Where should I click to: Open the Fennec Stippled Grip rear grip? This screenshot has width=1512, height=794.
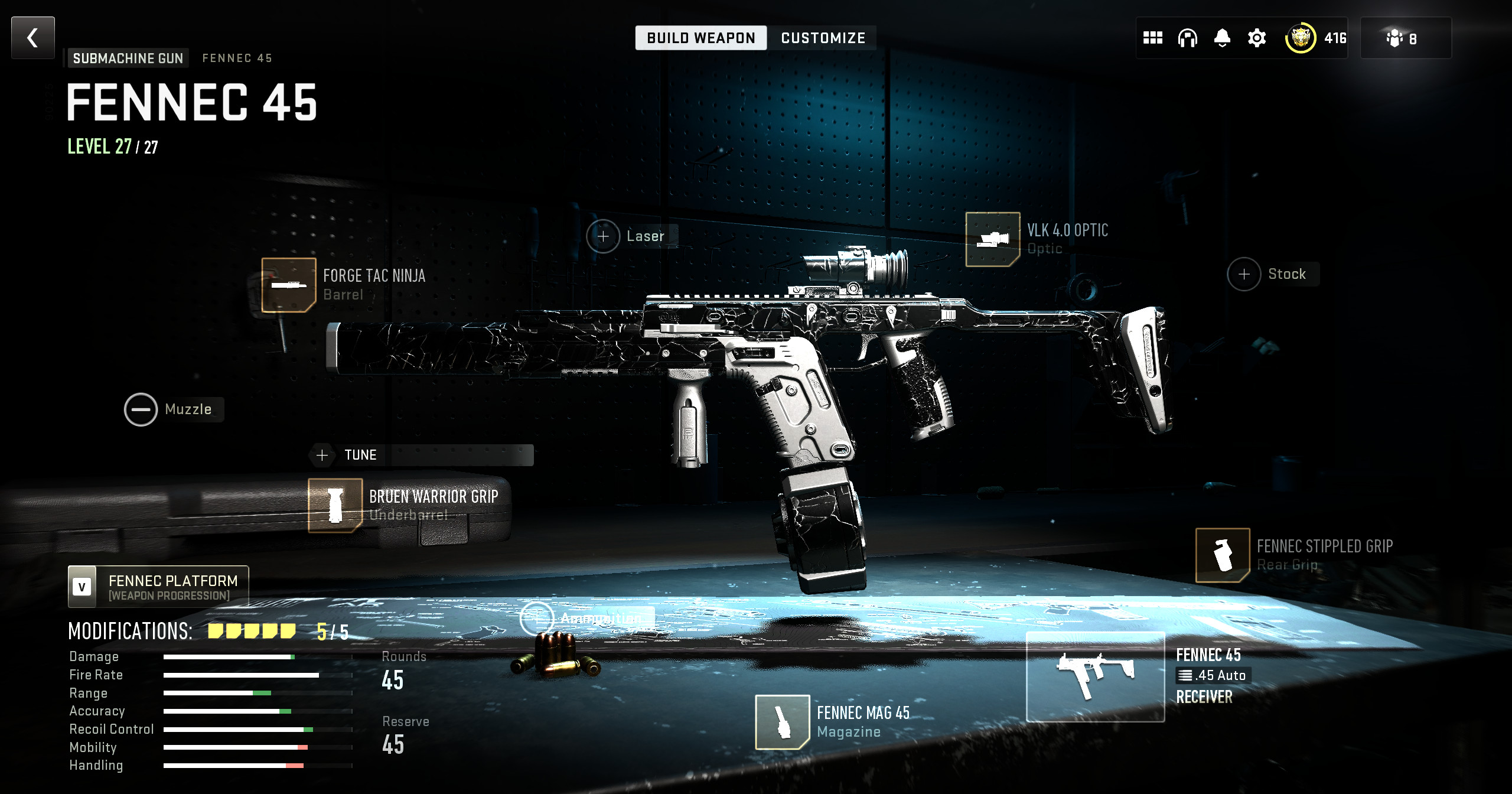[x=1223, y=555]
